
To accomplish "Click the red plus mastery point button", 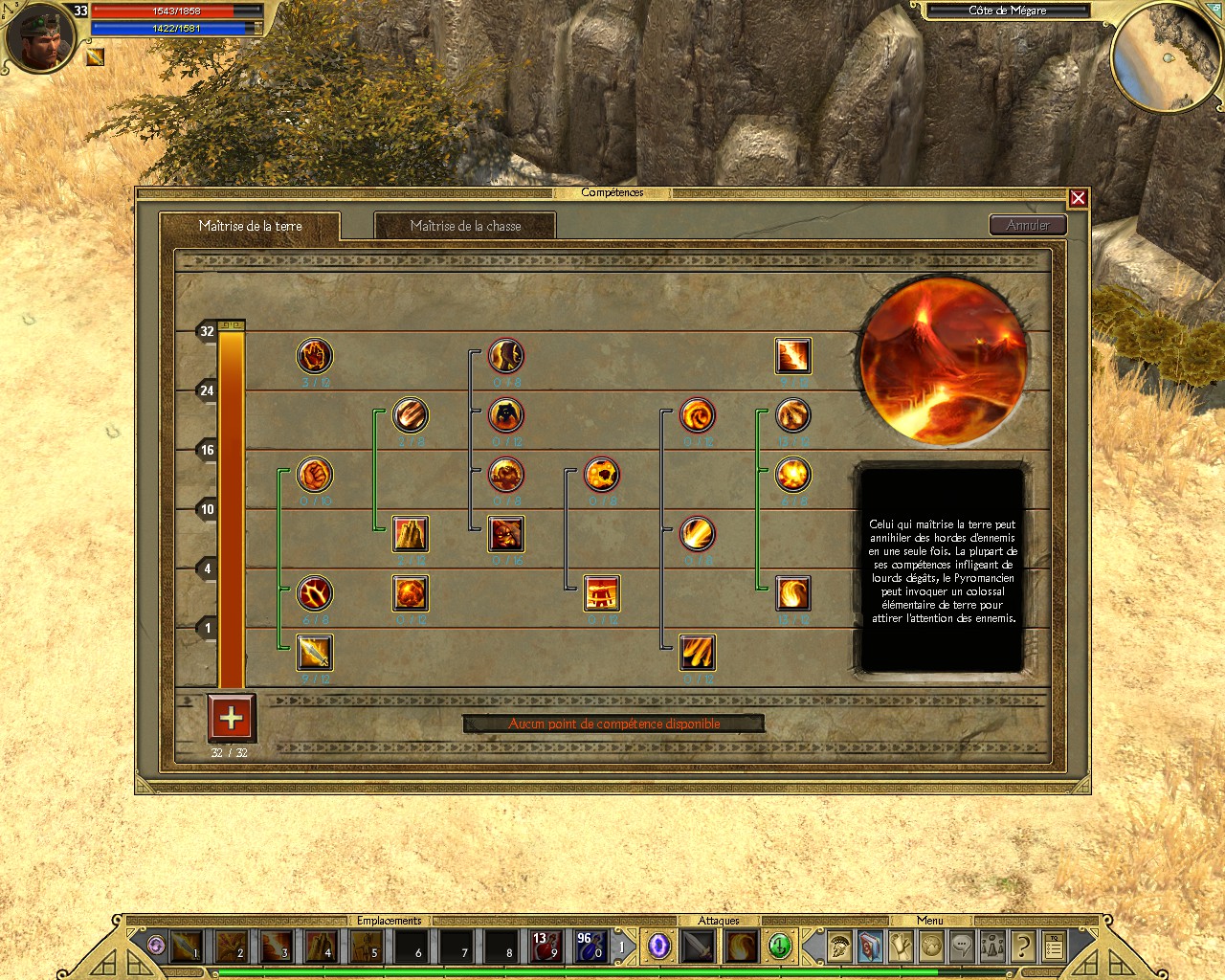I will pyautogui.click(x=231, y=719).
